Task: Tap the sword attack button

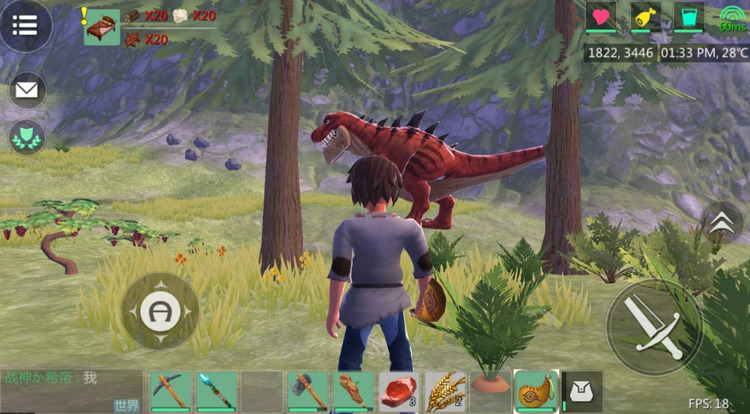Action: (x=654, y=326)
